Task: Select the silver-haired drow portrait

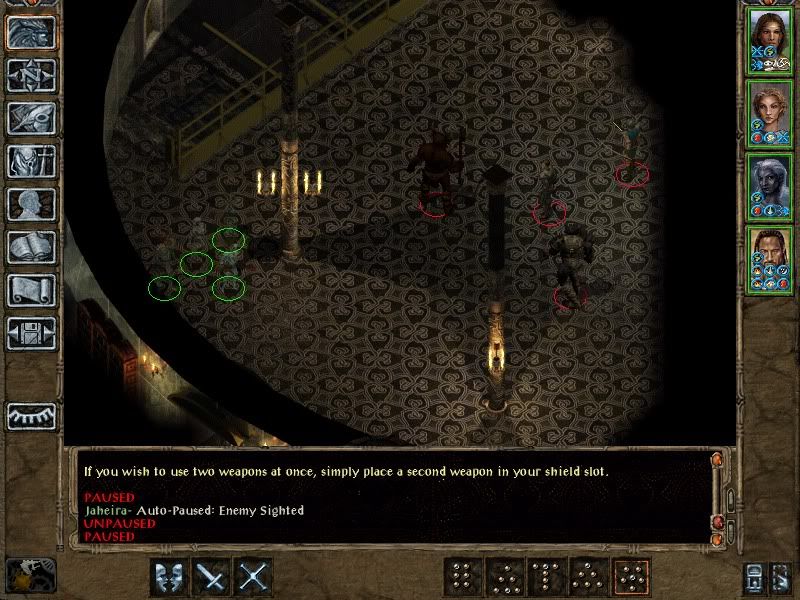Action: point(769,186)
